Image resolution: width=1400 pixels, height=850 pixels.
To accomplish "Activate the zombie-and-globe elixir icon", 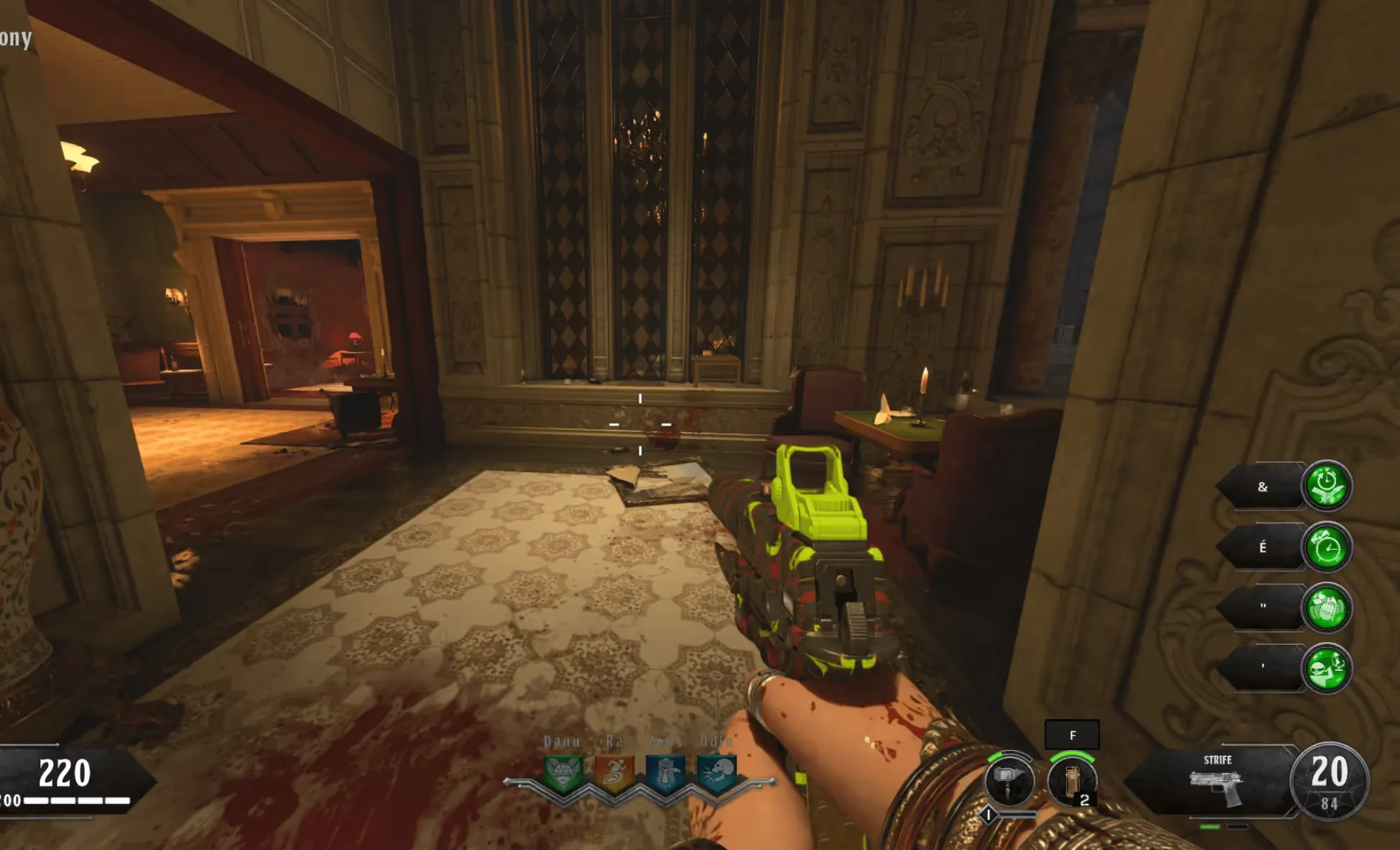I will tap(1327, 669).
